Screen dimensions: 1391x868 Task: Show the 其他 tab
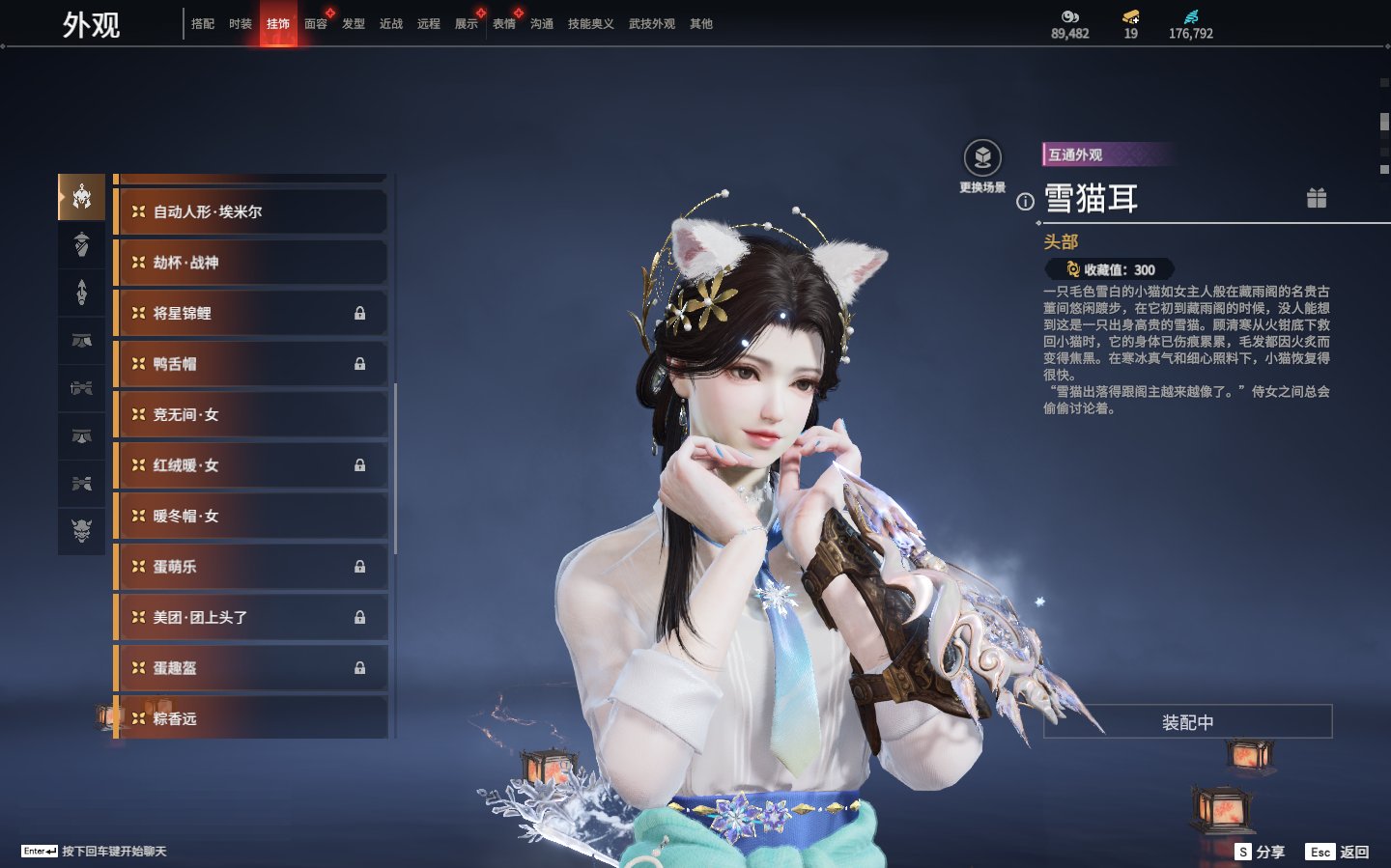tap(701, 24)
